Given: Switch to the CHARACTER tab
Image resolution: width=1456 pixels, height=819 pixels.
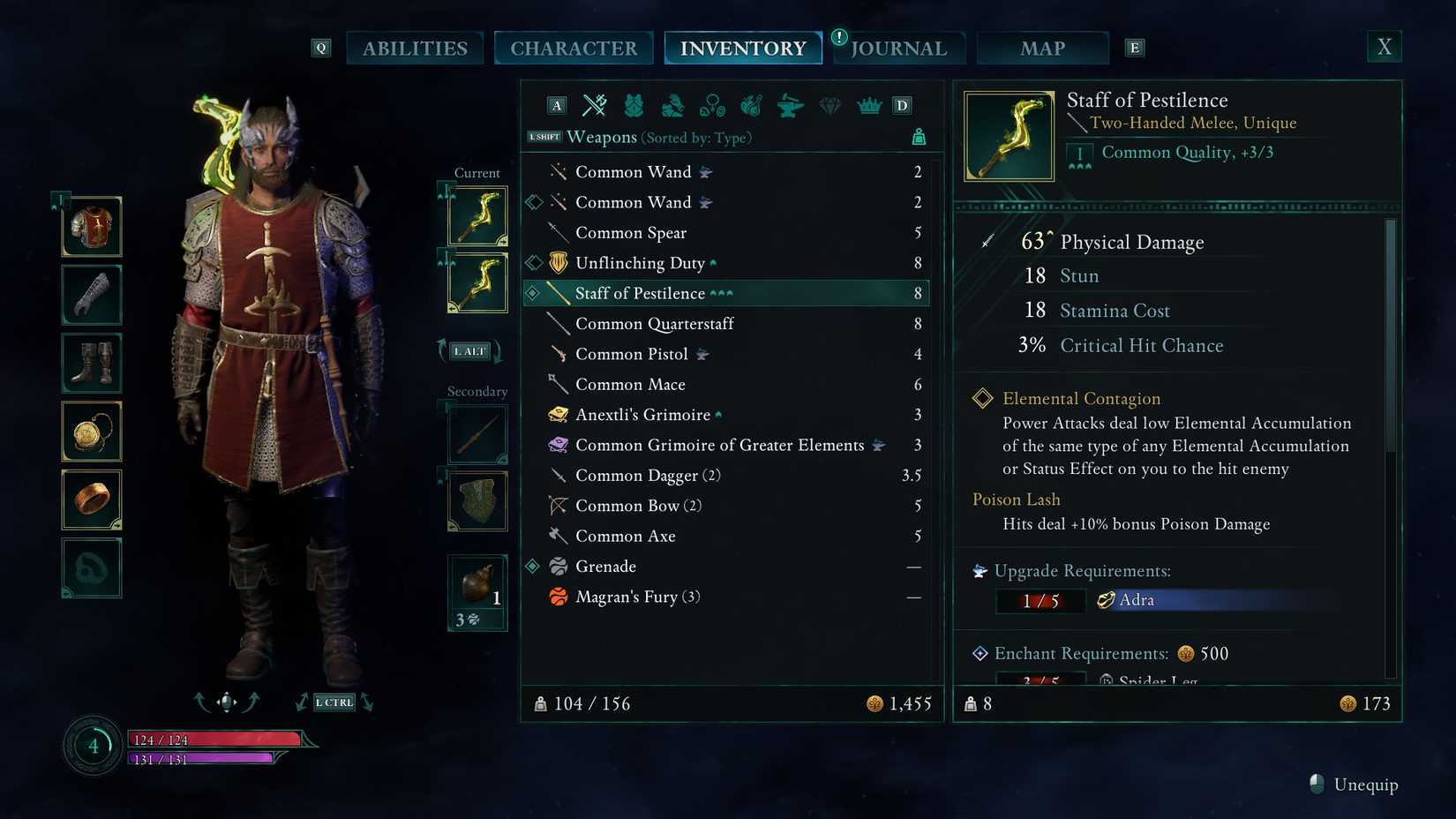Looking at the screenshot, I should (574, 48).
